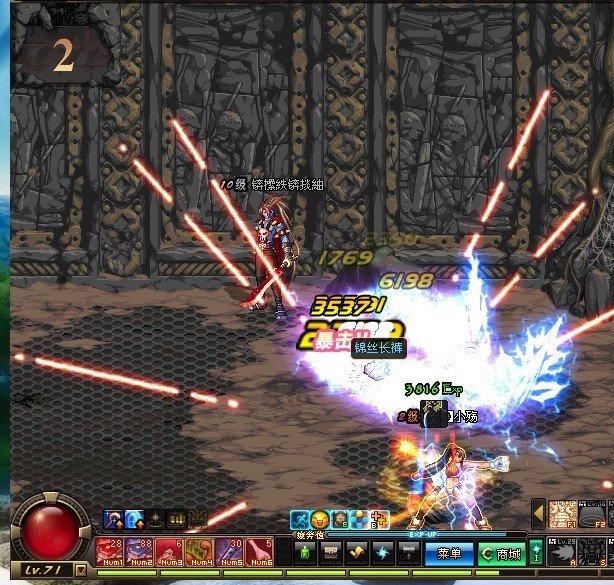Viewport: 614px width, 585px height.
Task: Open the 菜单 menu button
Action: (449, 552)
